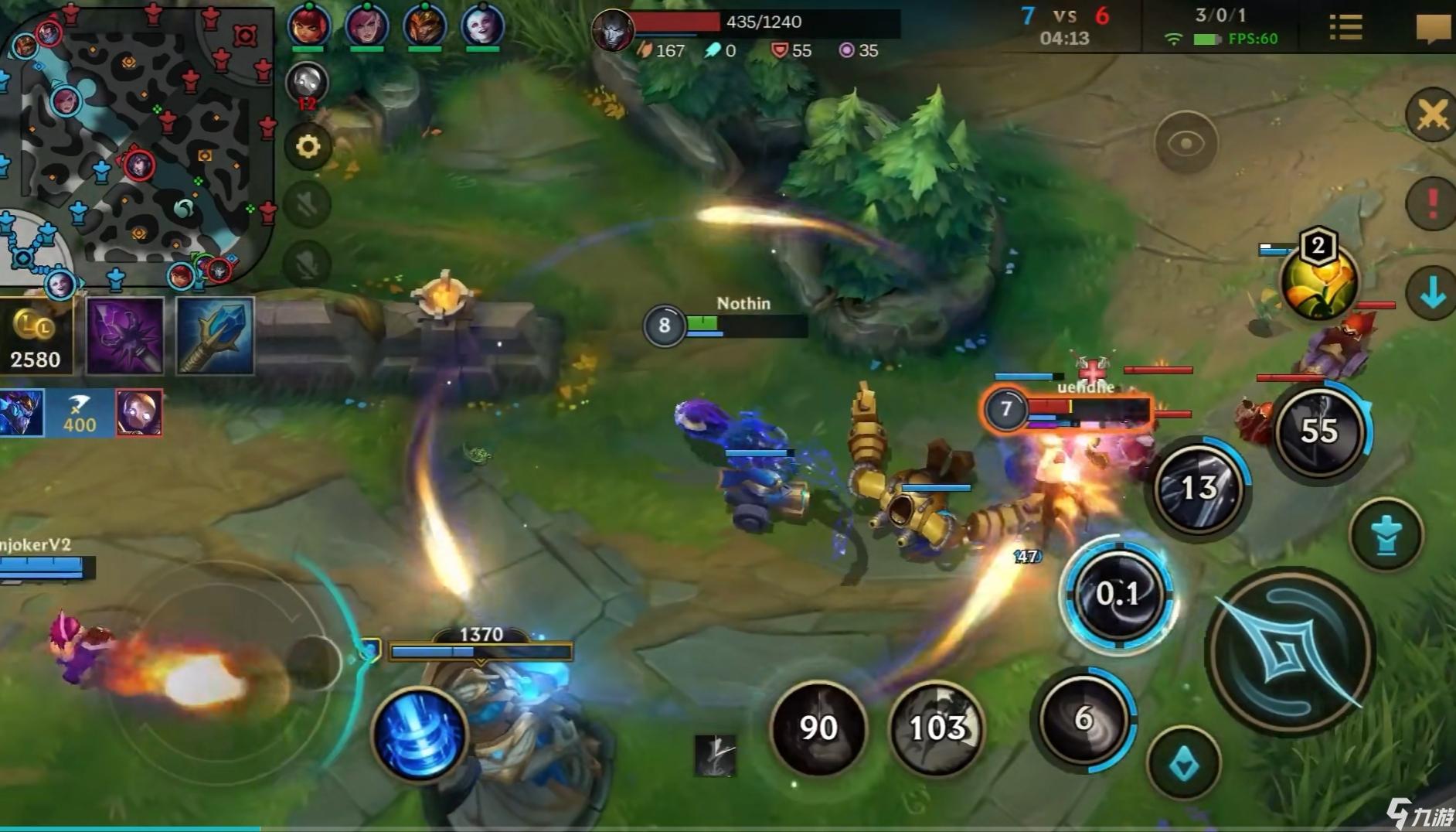Toggle the eye camera view button
1456x832 pixels.
tap(1186, 143)
